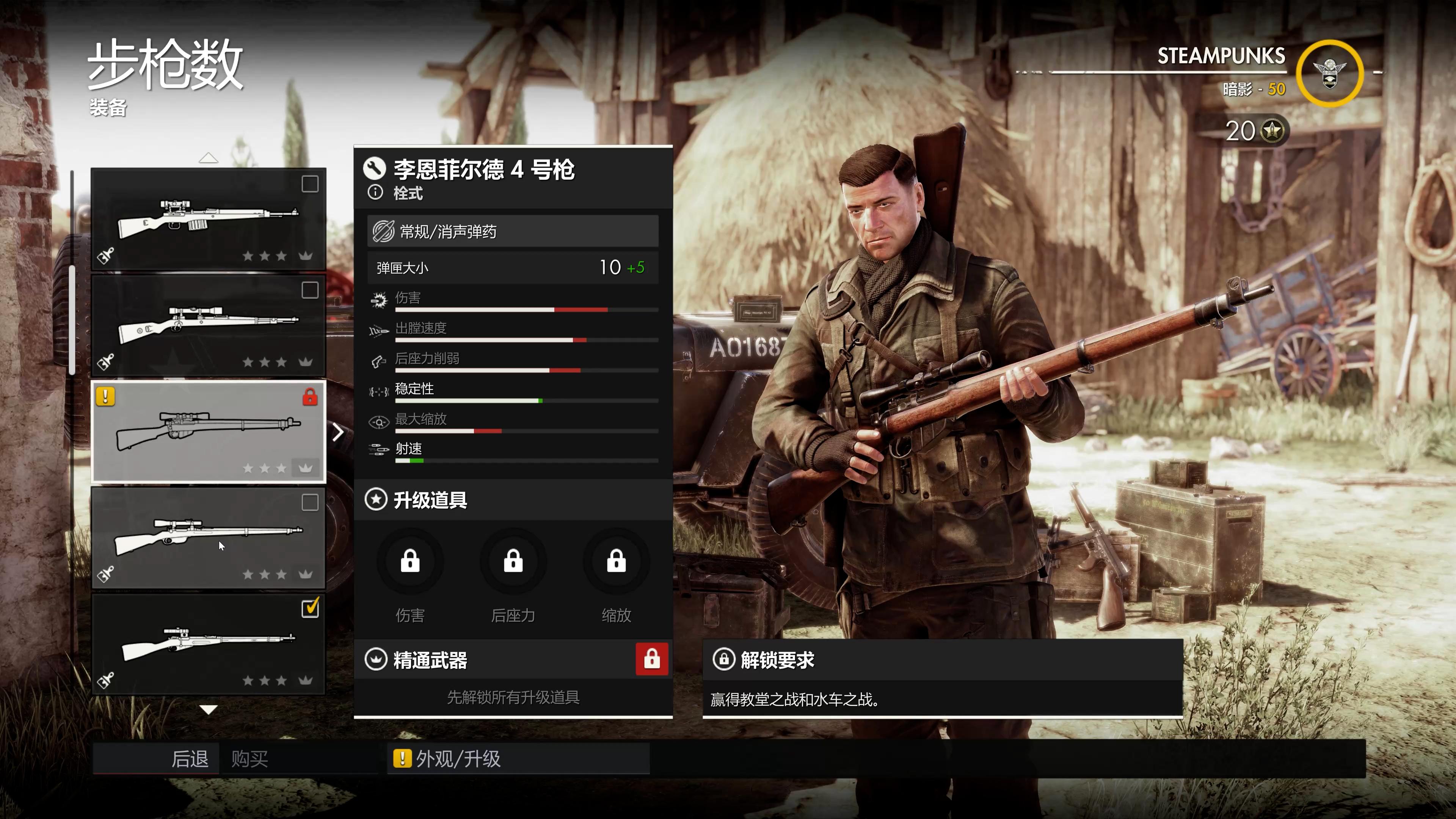This screenshot has height=819, width=1456.
Task: Select the rifle tile with the yellow checkmark
Action: coord(209,644)
